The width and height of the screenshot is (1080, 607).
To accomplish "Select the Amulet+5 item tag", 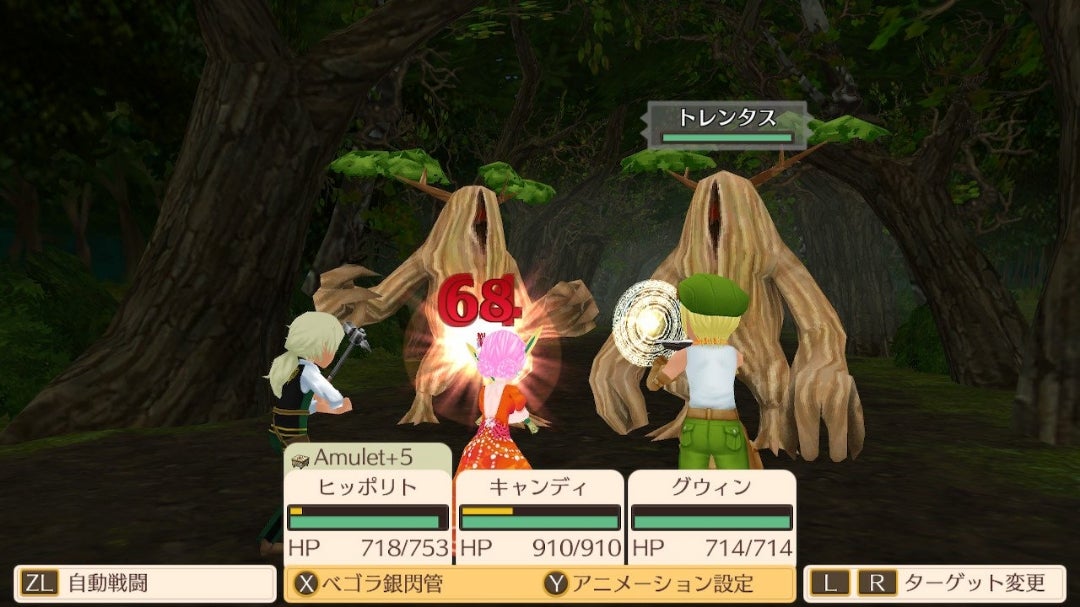I will [x=366, y=458].
